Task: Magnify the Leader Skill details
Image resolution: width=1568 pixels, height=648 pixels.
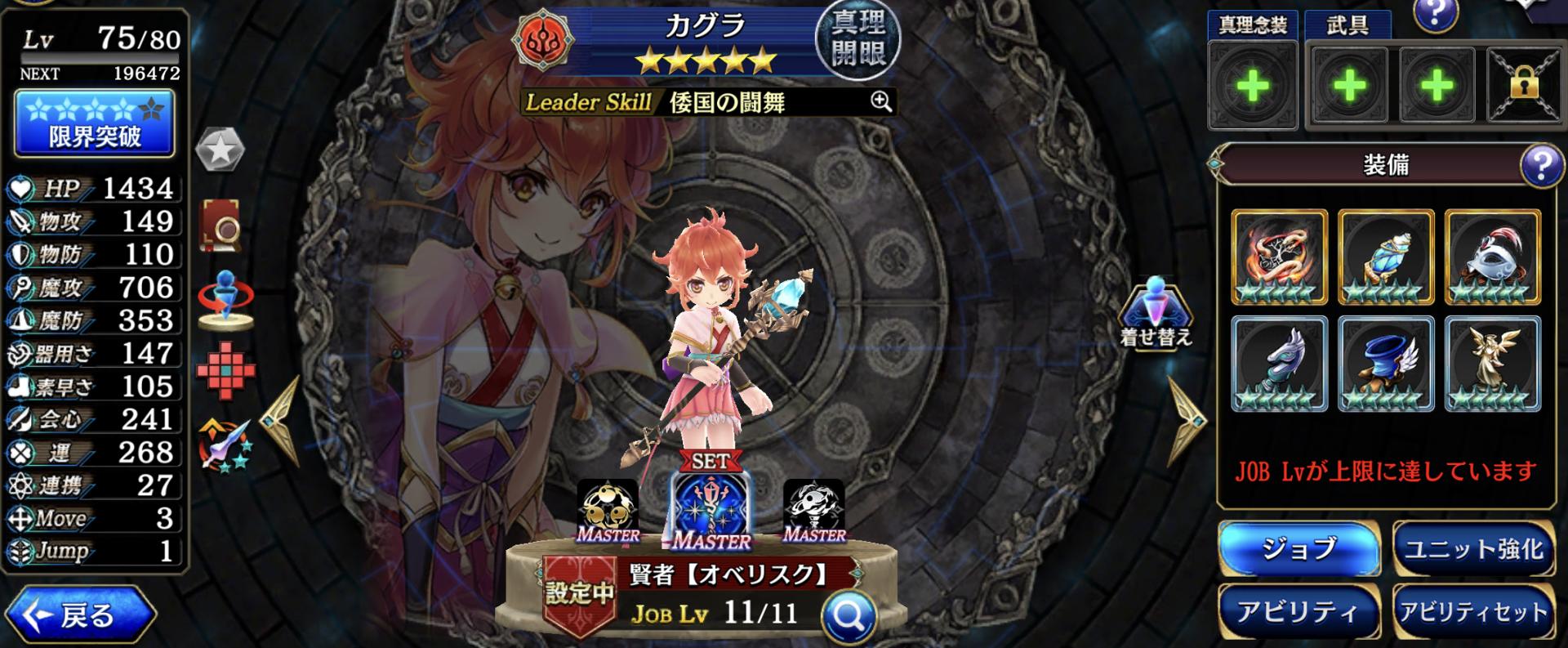Action: click(x=880, y=101)
